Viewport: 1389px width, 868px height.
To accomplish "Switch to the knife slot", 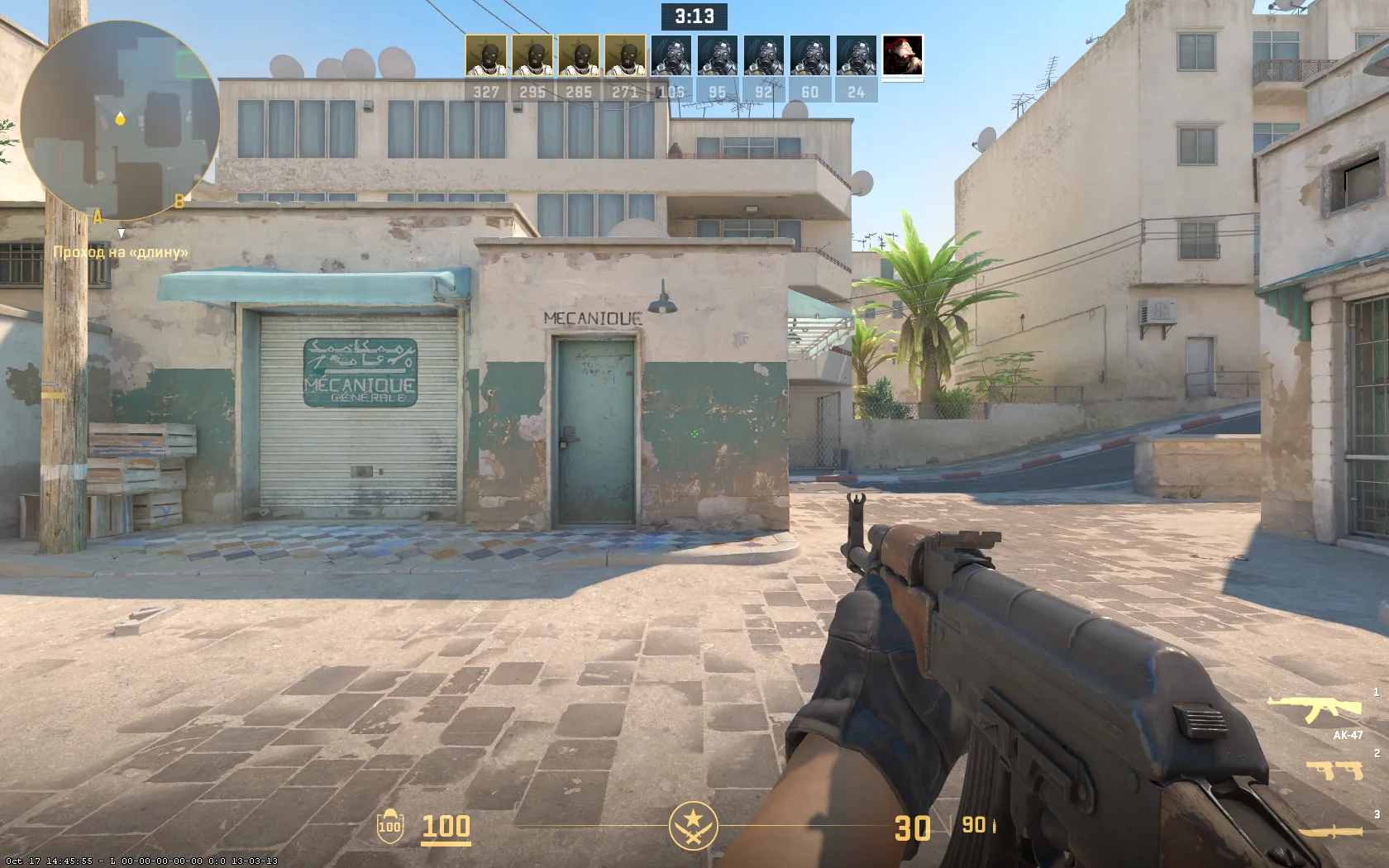I will point(1331,832).
